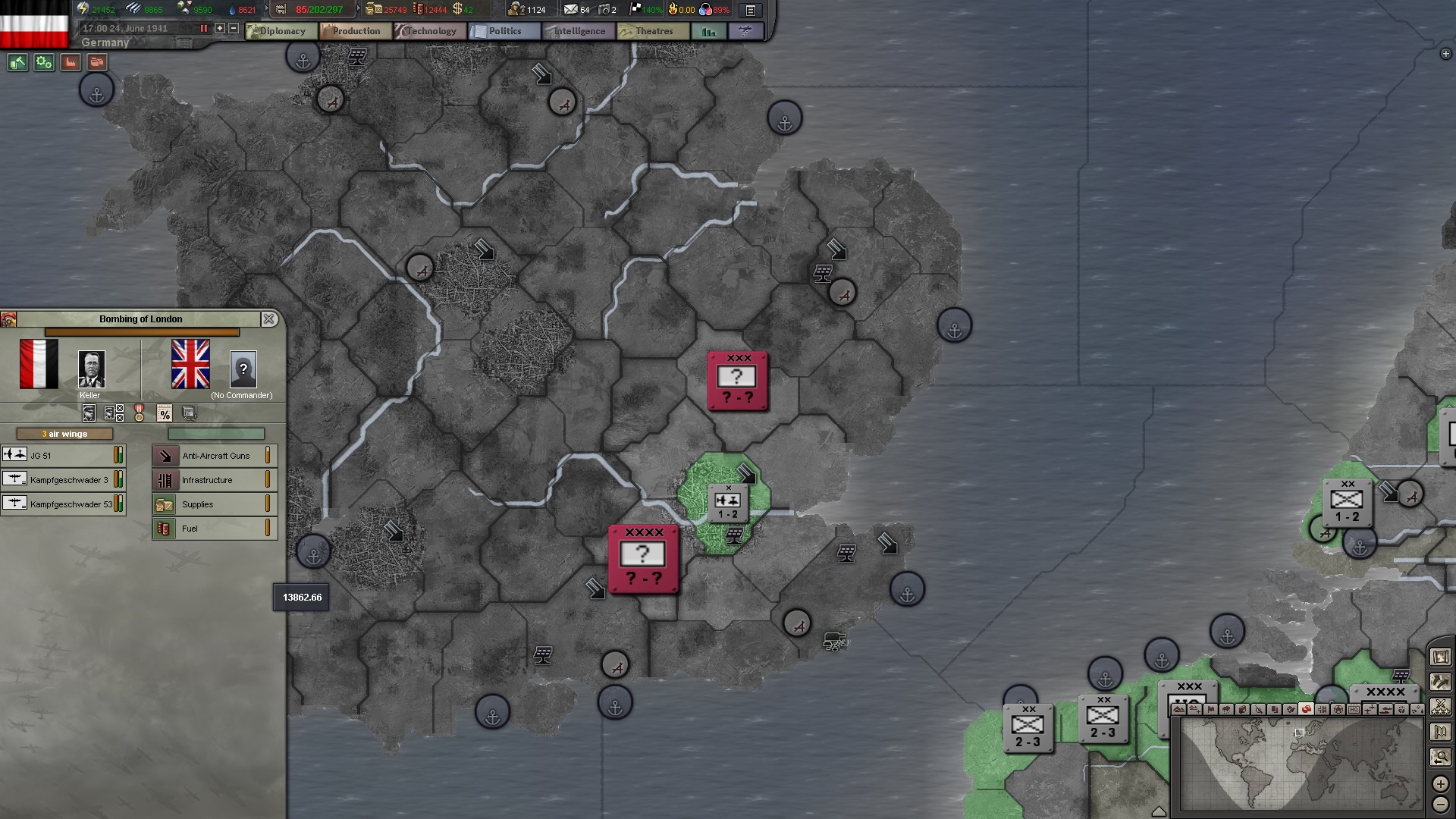Open the statistics bar chart screen
Image resolution: width=1456 pixels, height=819 pixels.
point(709,31)
